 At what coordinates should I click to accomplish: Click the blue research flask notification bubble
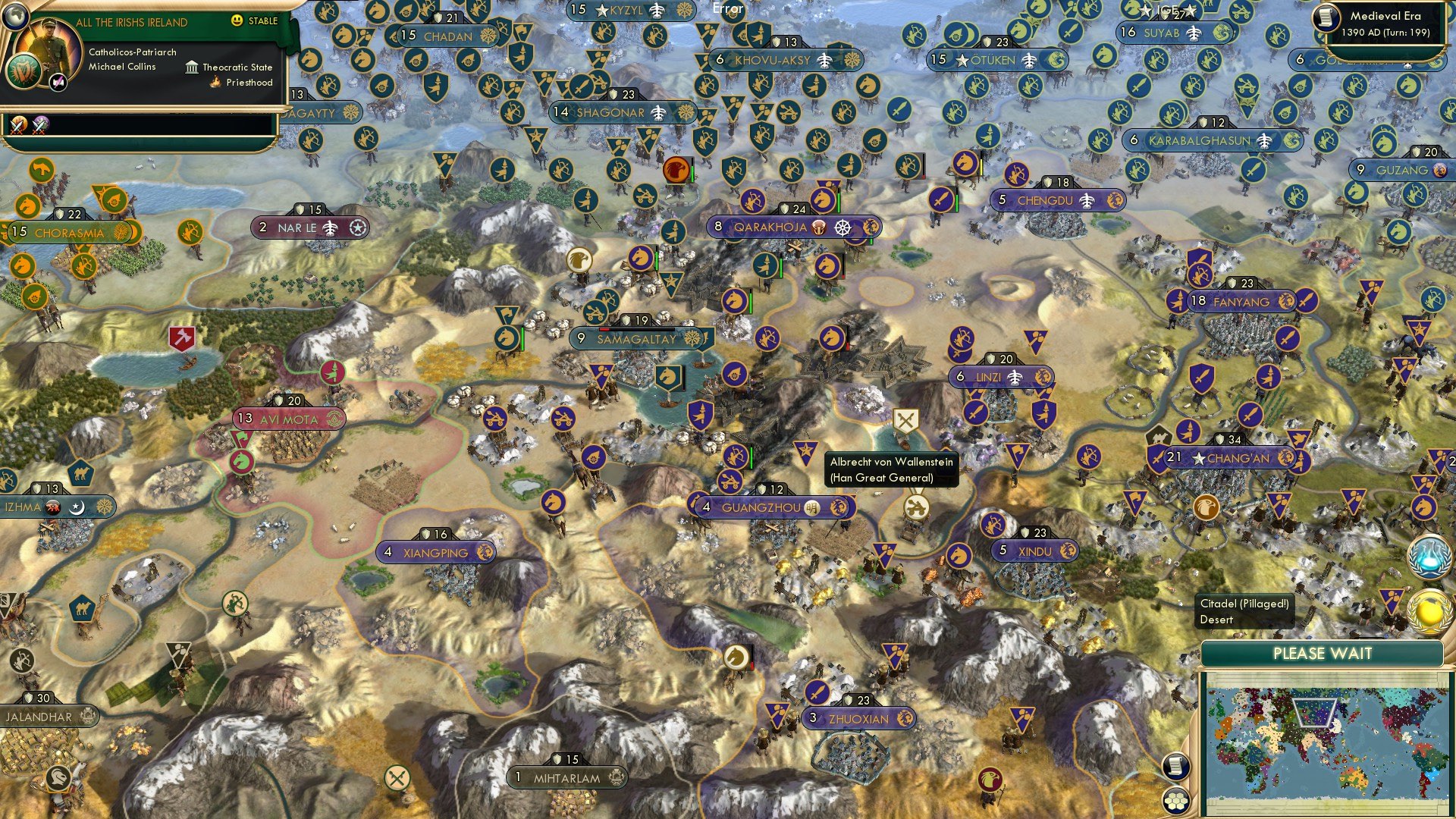pyautogui.click(x=1429, y=556)
